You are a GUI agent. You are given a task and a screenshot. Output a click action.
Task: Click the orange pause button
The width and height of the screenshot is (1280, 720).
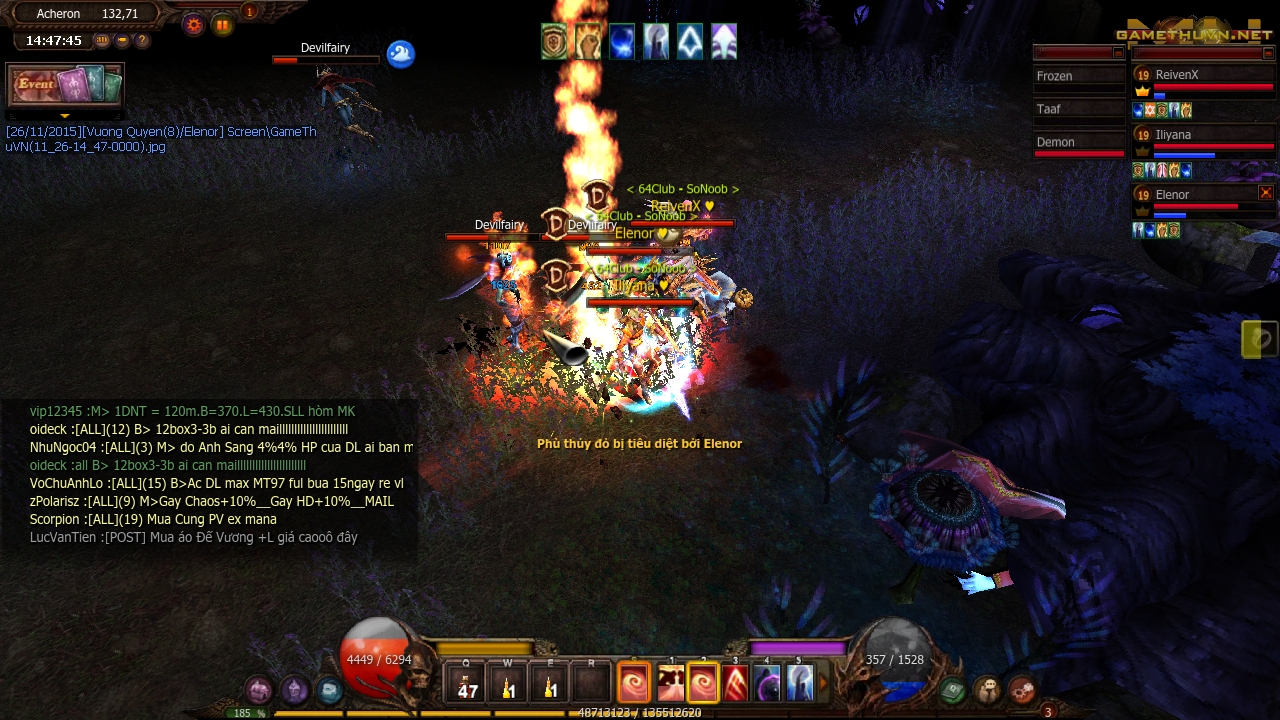[x=222, y=25]
